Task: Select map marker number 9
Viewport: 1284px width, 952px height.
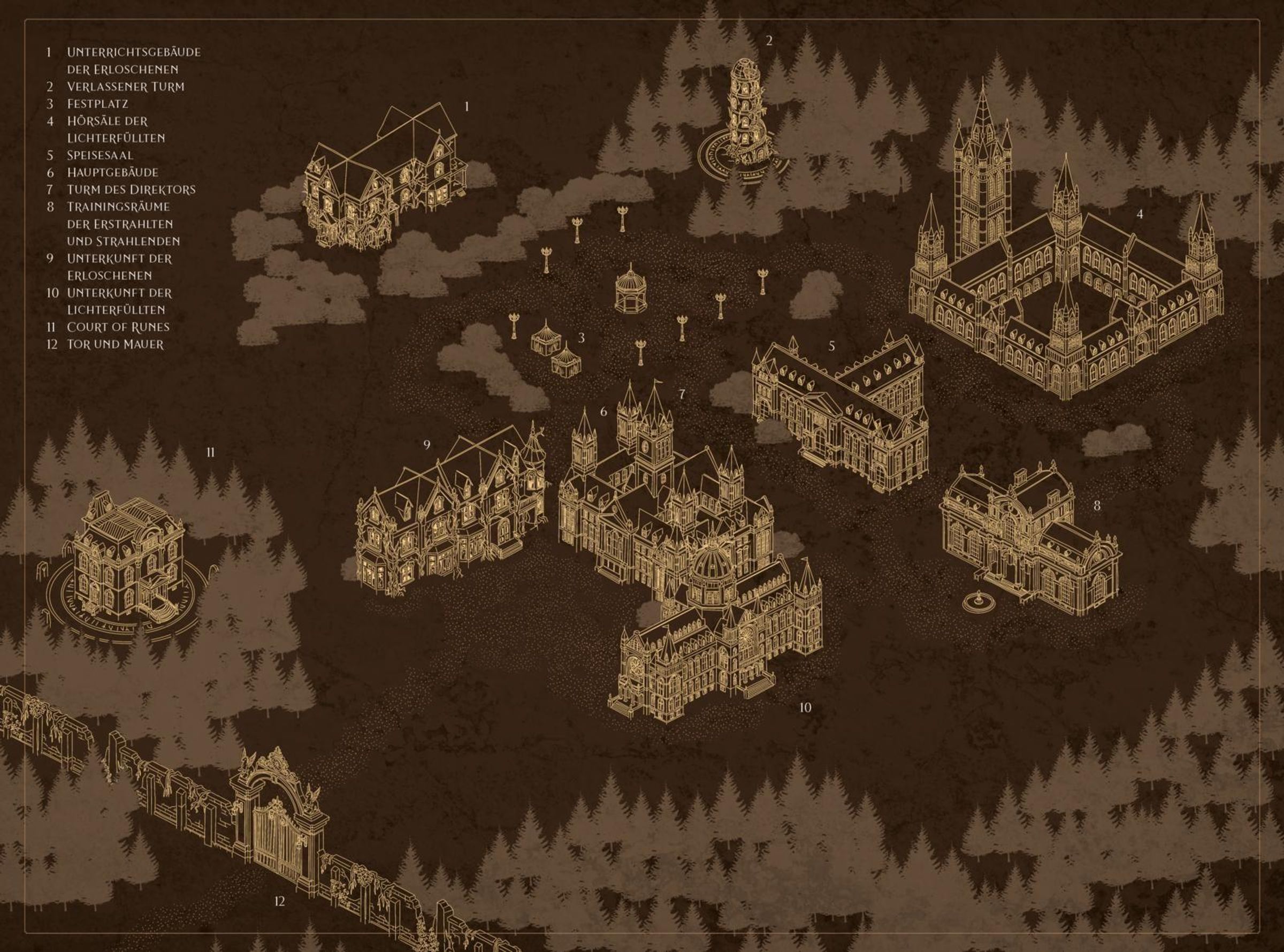Action: (x=427, y=445)
